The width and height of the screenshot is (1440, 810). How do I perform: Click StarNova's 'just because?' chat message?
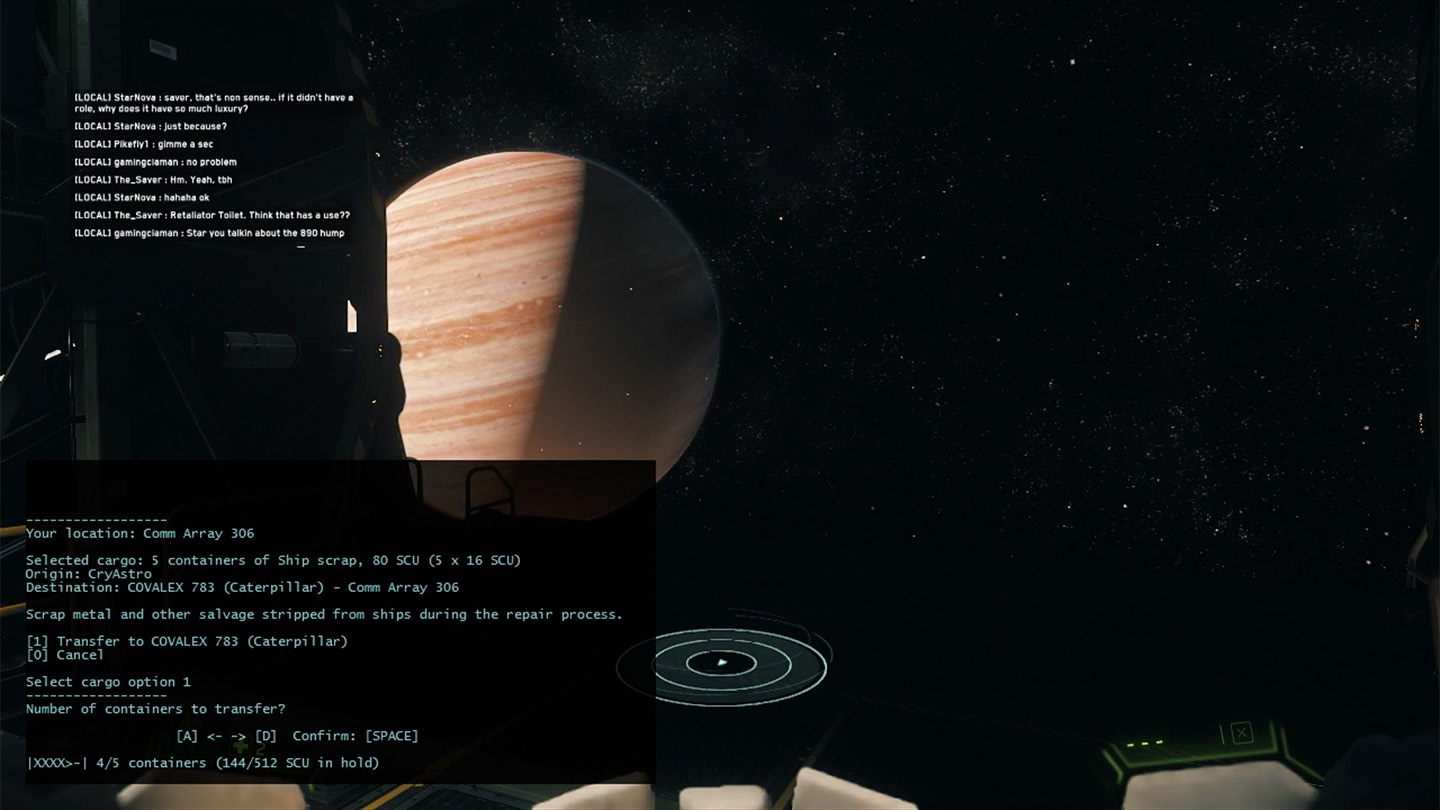click(152, 127)
